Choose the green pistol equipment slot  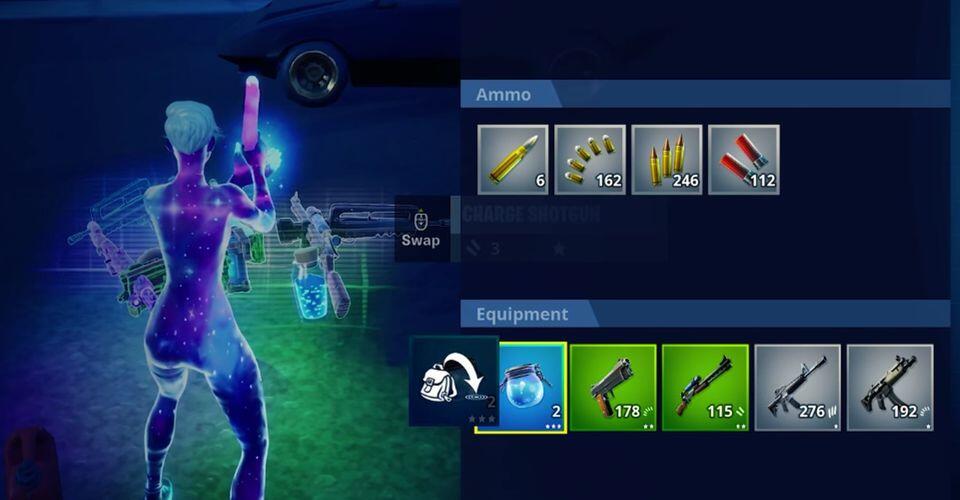coord(613,388)
